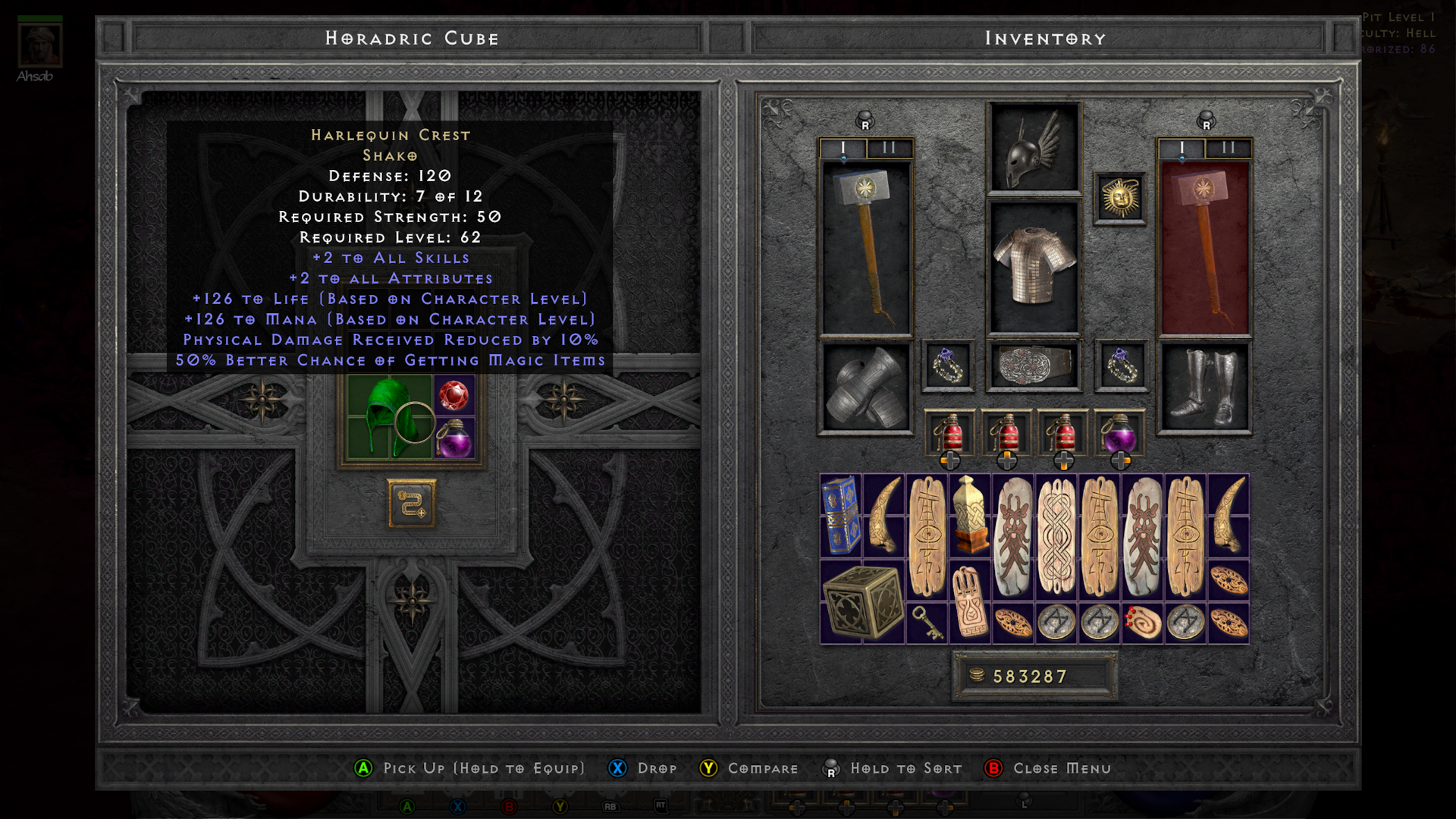Choose the equipped body armor slot
Image resolution: width=1456 pixels, height=819 pixels.
coord(1034,267)
